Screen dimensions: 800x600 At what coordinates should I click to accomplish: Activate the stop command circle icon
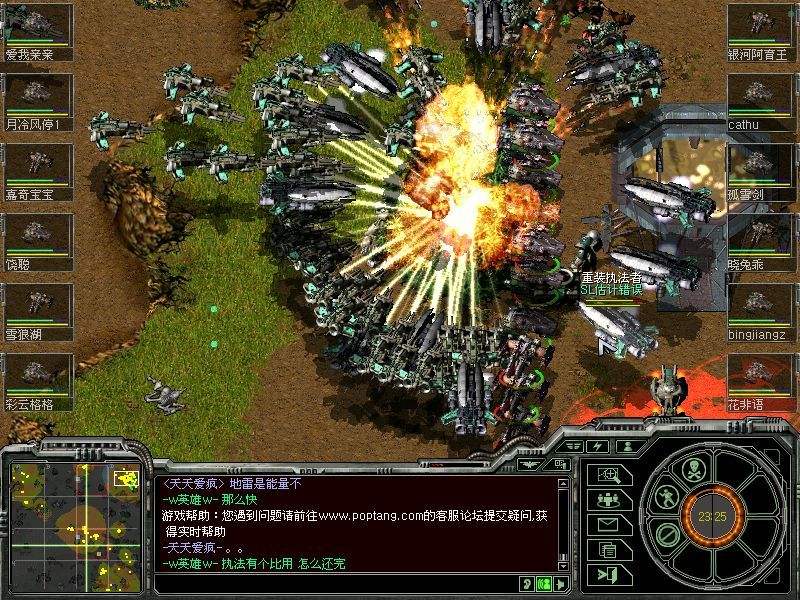point(664,535)
